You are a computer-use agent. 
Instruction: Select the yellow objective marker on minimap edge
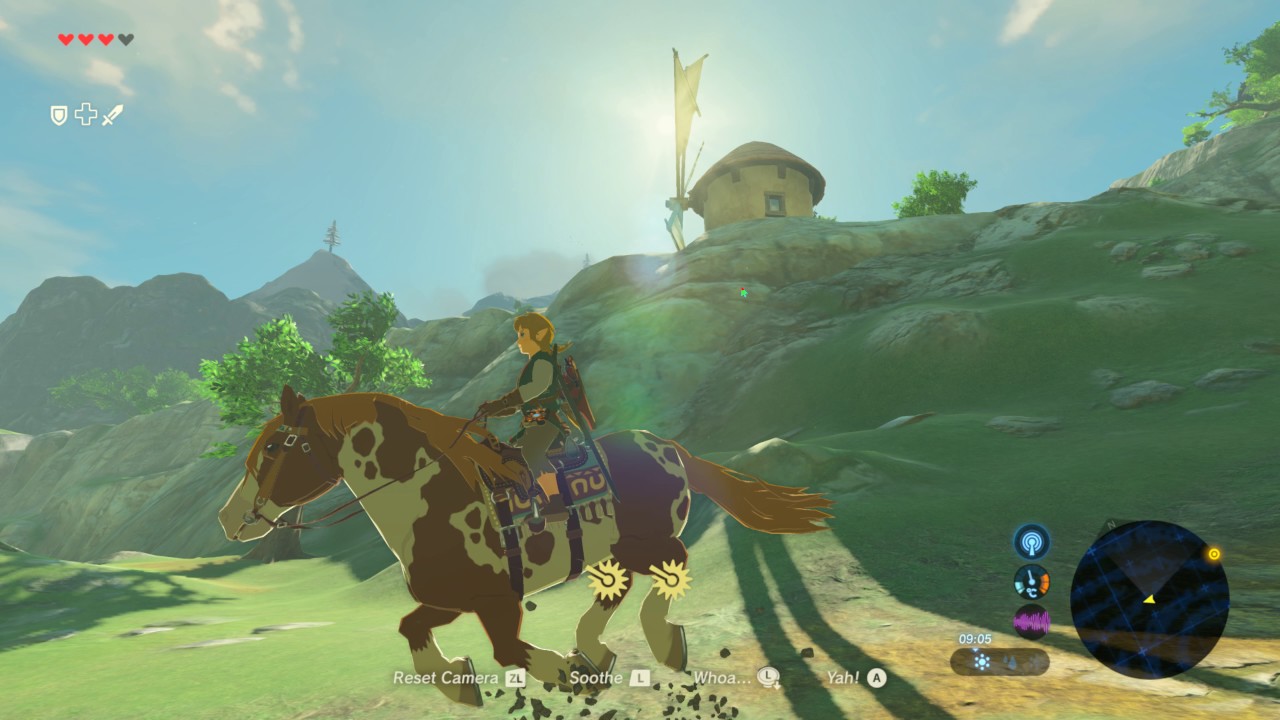coord(1214,554)
